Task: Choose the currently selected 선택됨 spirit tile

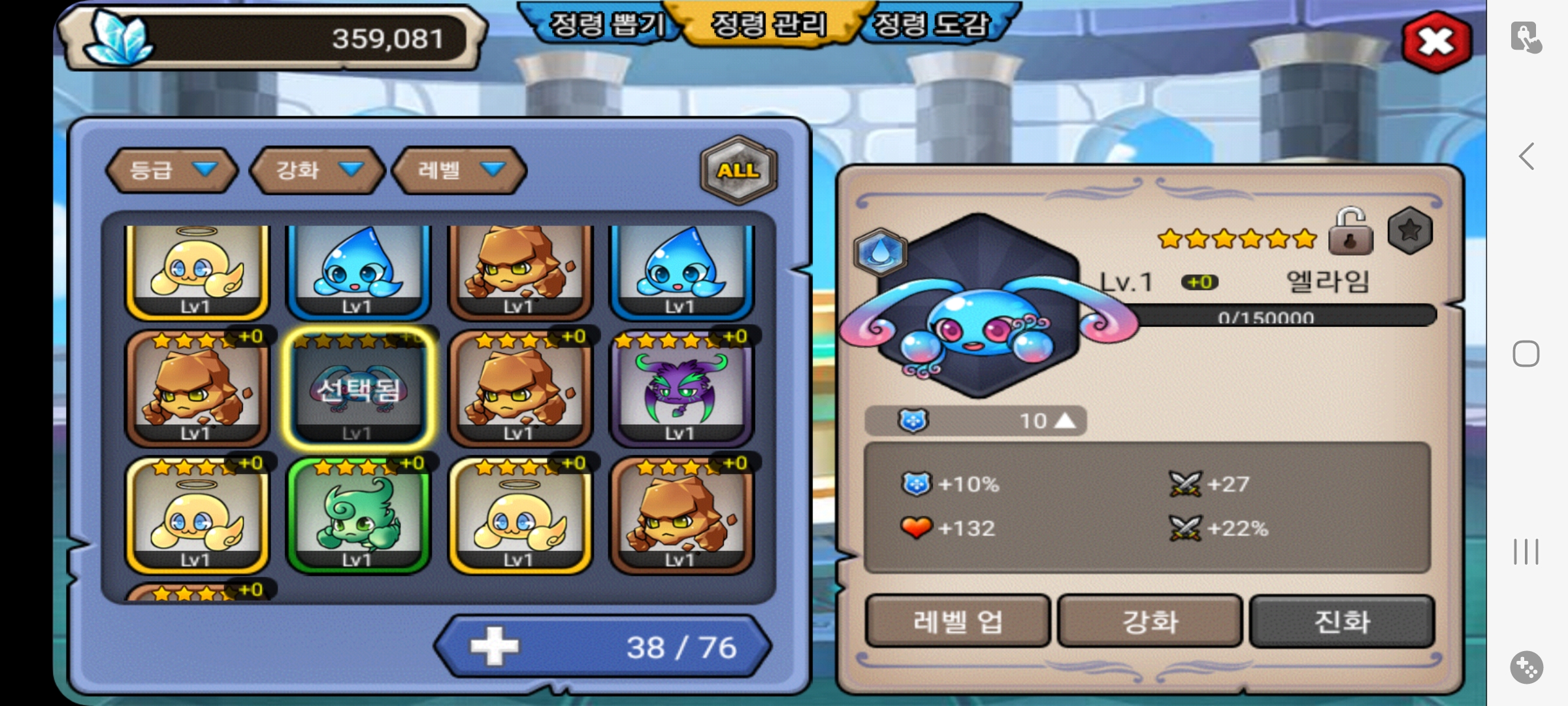Action: click(358, 389)
